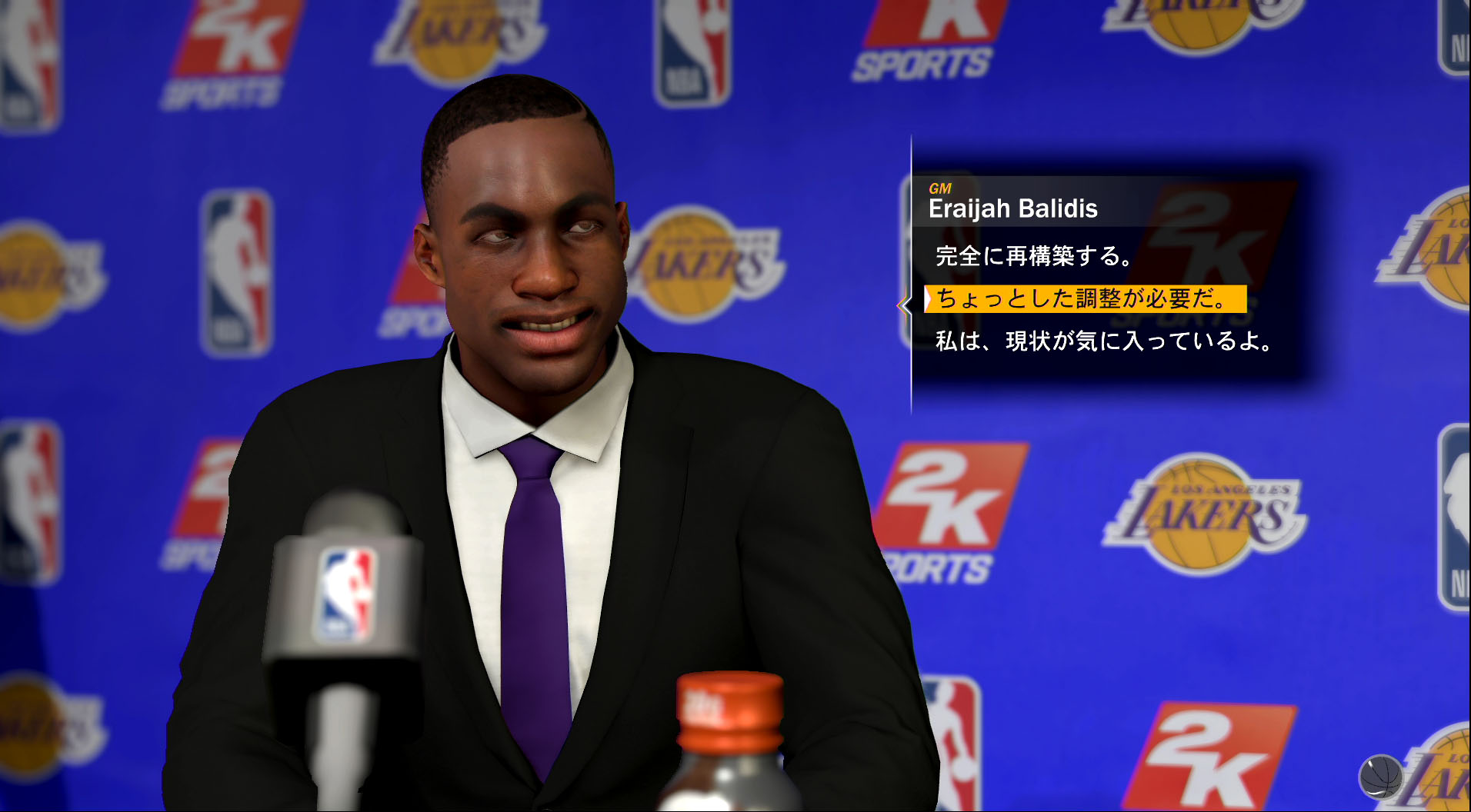Click the orange bottle cap on the table

pyautogui.click(x=729, y=710)
